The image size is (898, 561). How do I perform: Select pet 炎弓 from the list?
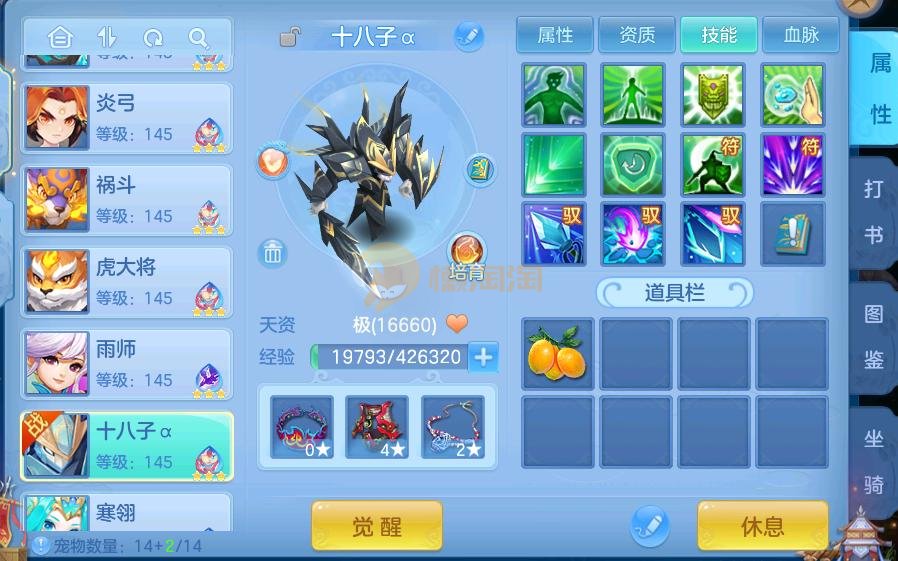pyautogui.click(x=127, y=118)
